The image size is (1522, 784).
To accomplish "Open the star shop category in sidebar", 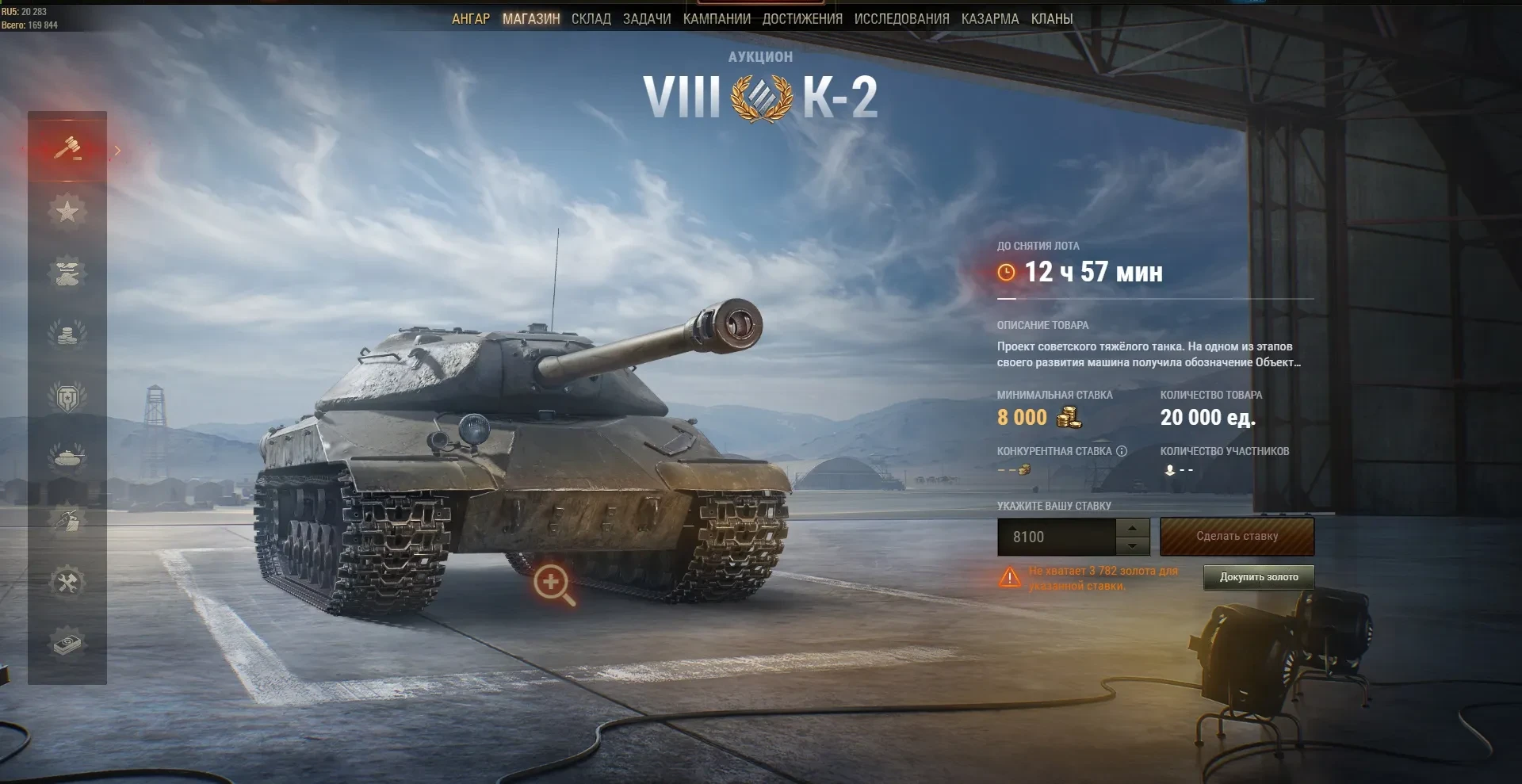I will 67,211.
